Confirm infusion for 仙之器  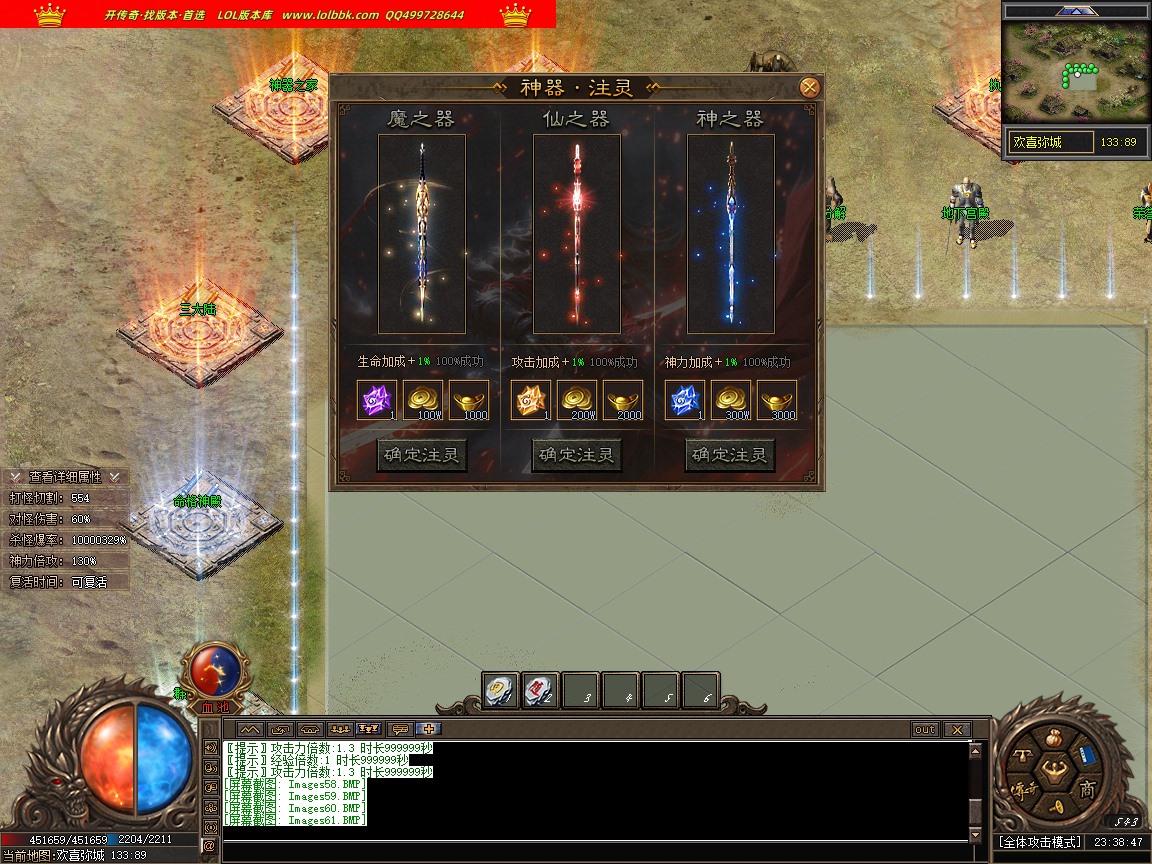coord(577,456)
